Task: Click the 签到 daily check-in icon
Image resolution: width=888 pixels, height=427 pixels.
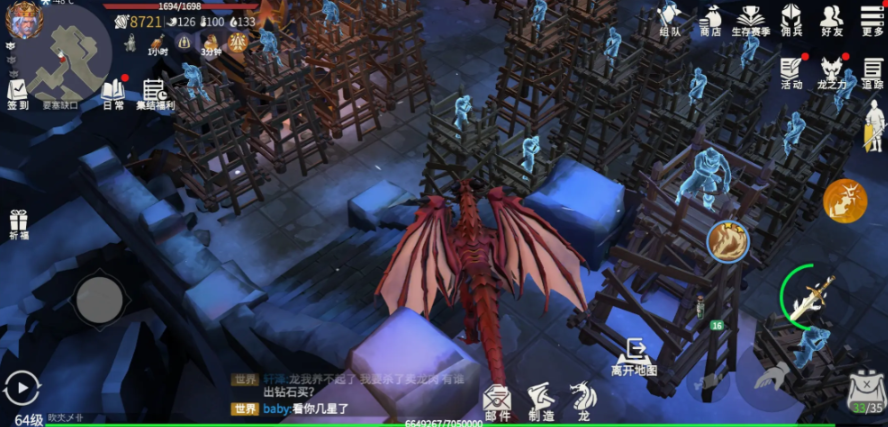Action: pyautogui.click(x=18, y=95)
